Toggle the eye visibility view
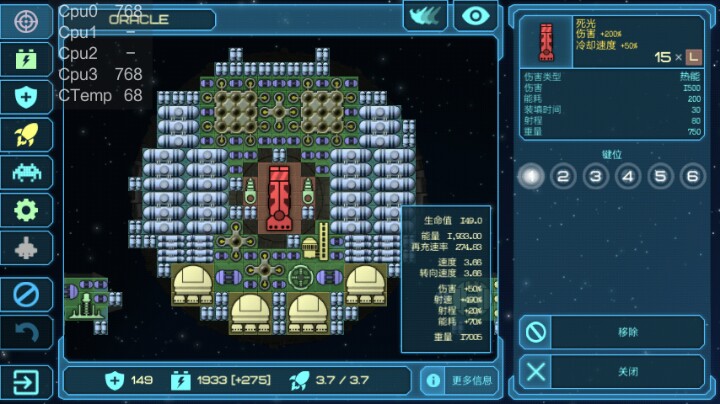 [475, 15]
